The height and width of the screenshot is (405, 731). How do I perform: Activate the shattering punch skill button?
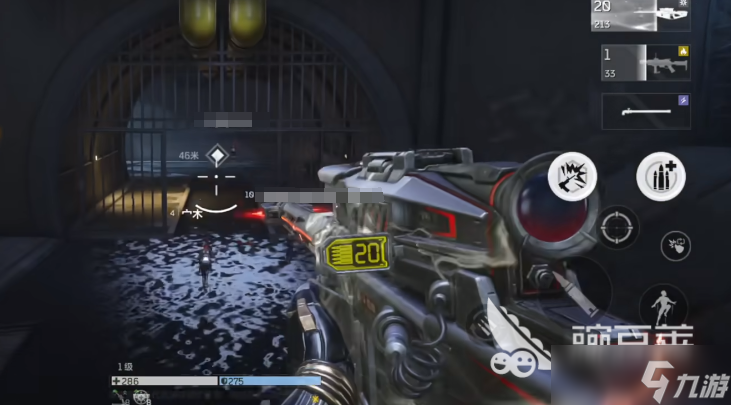573,177
